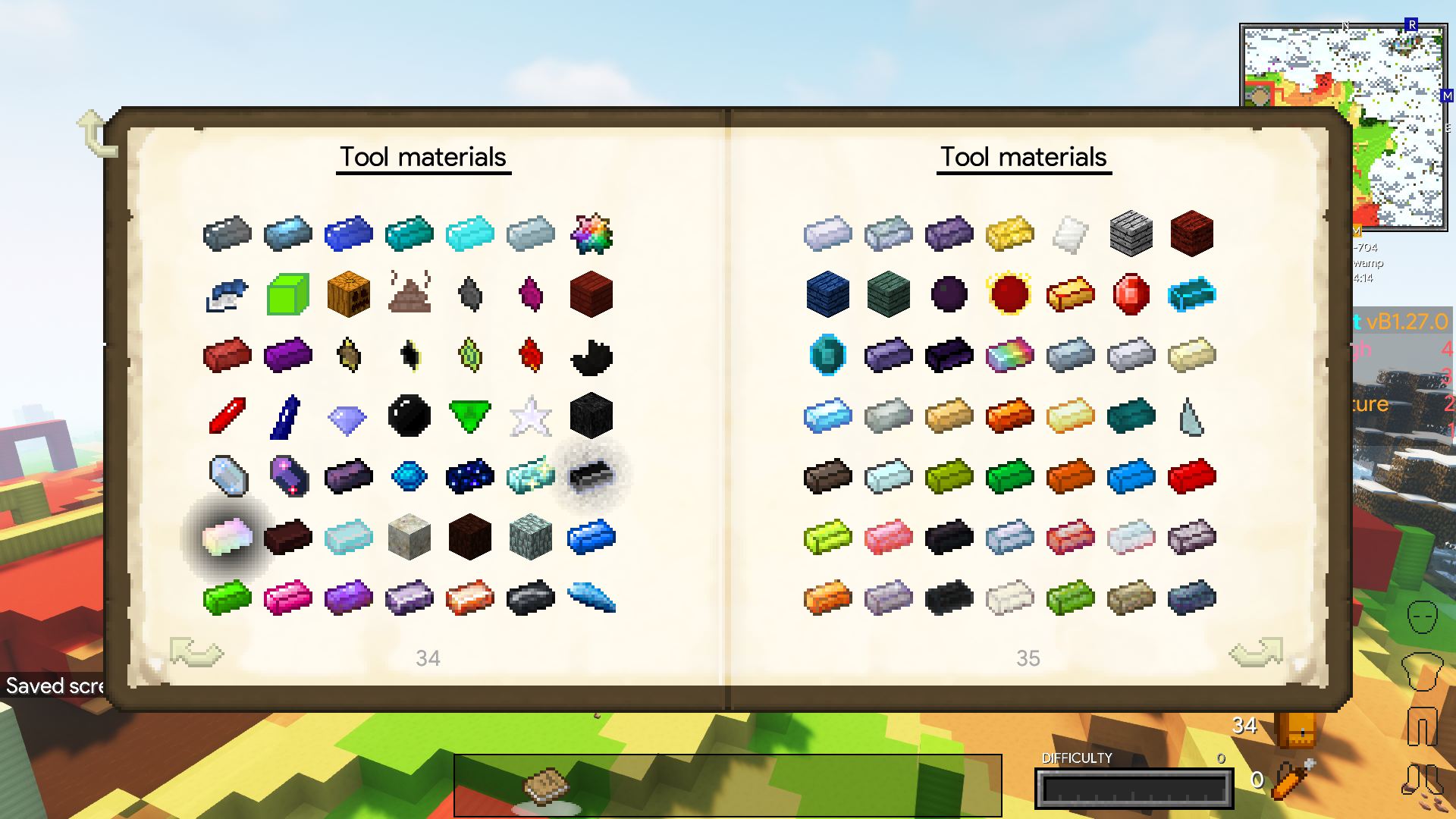Select the glowing red orb on page 35
This screenshot has width=1456, height=819.
pyautogui.click(x=1009, y=294)
